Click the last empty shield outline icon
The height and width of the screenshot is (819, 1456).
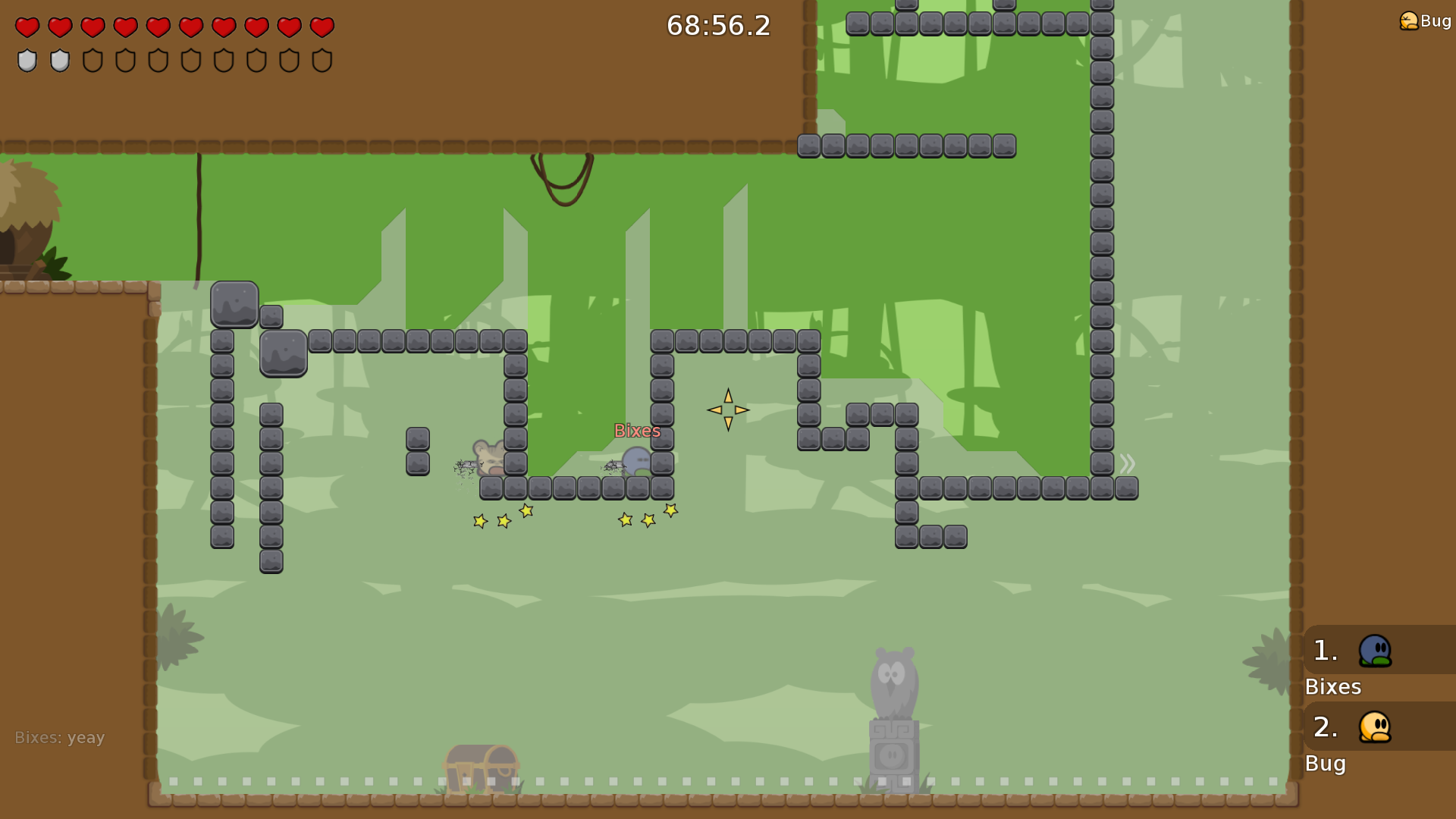[x=322, y=60]
